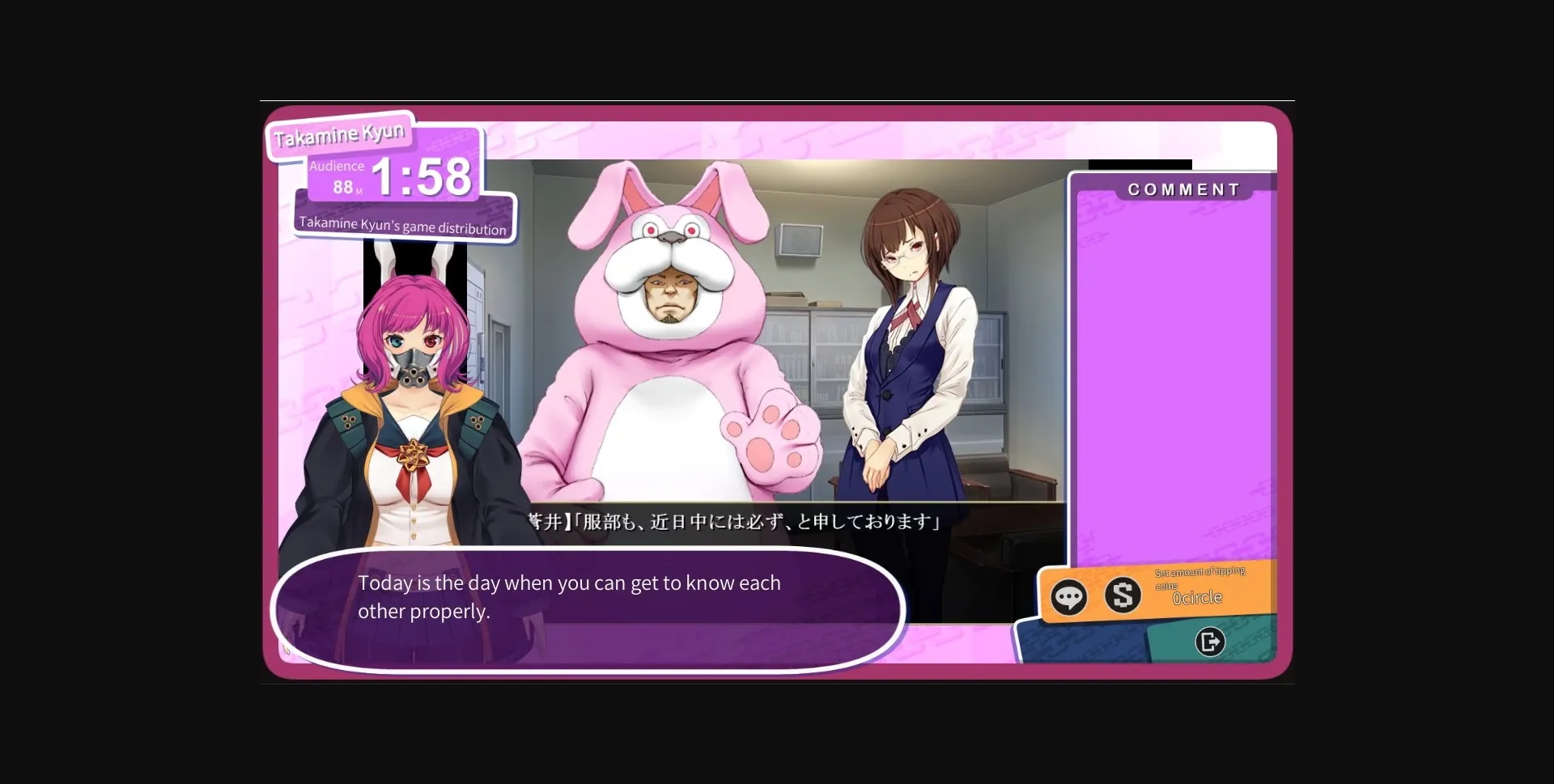
Task: Open 'Takamine Kyun's game distribution' title
Action: point(402,227)
